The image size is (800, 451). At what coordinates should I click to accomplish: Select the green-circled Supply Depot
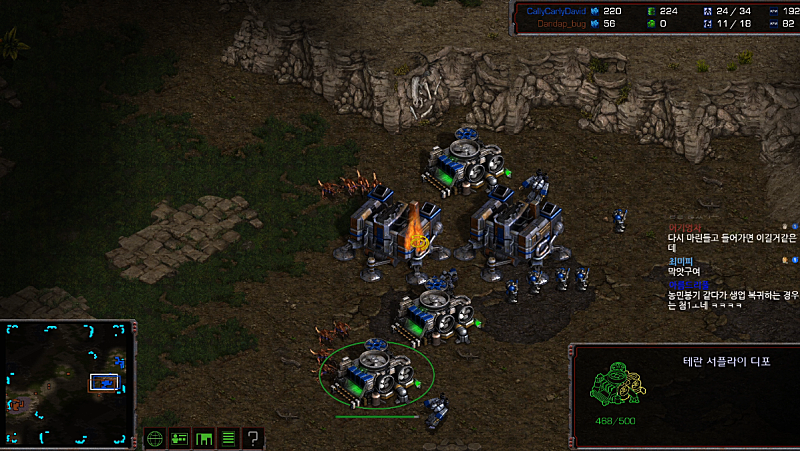coord(377,372)
